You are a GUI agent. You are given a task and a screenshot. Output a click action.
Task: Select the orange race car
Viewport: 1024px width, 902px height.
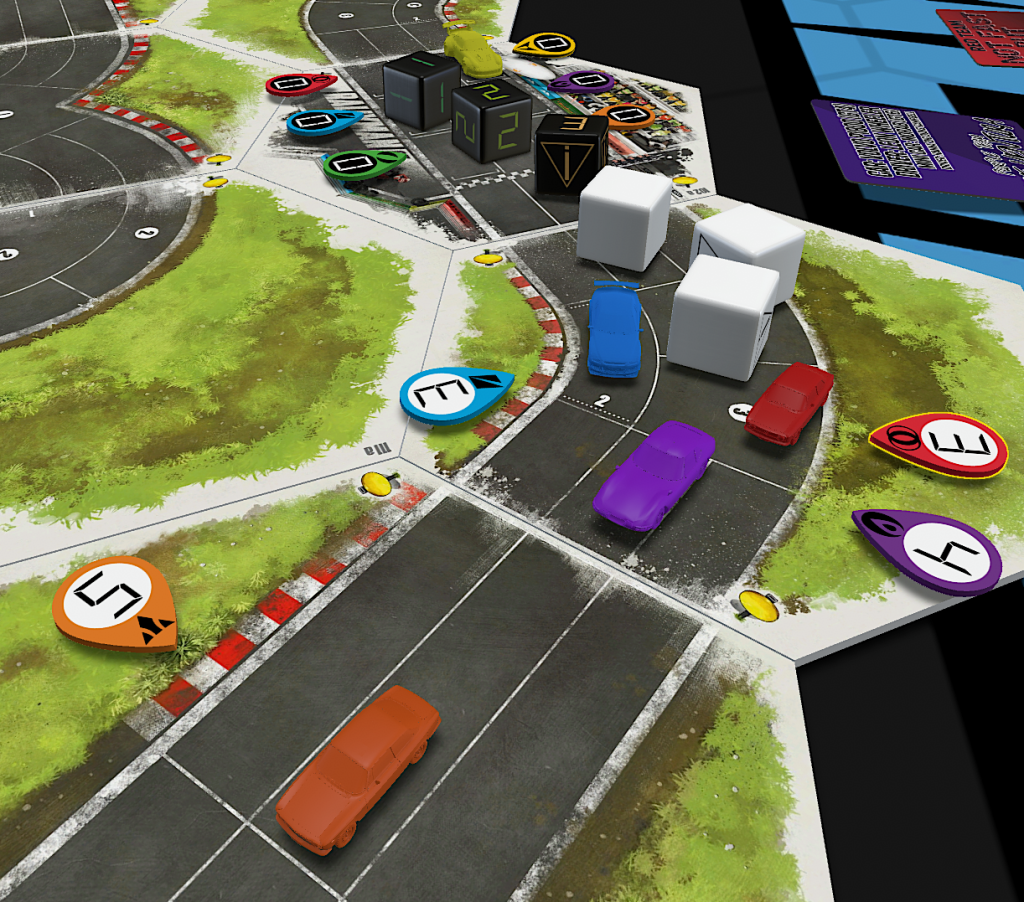coord(357,767)
